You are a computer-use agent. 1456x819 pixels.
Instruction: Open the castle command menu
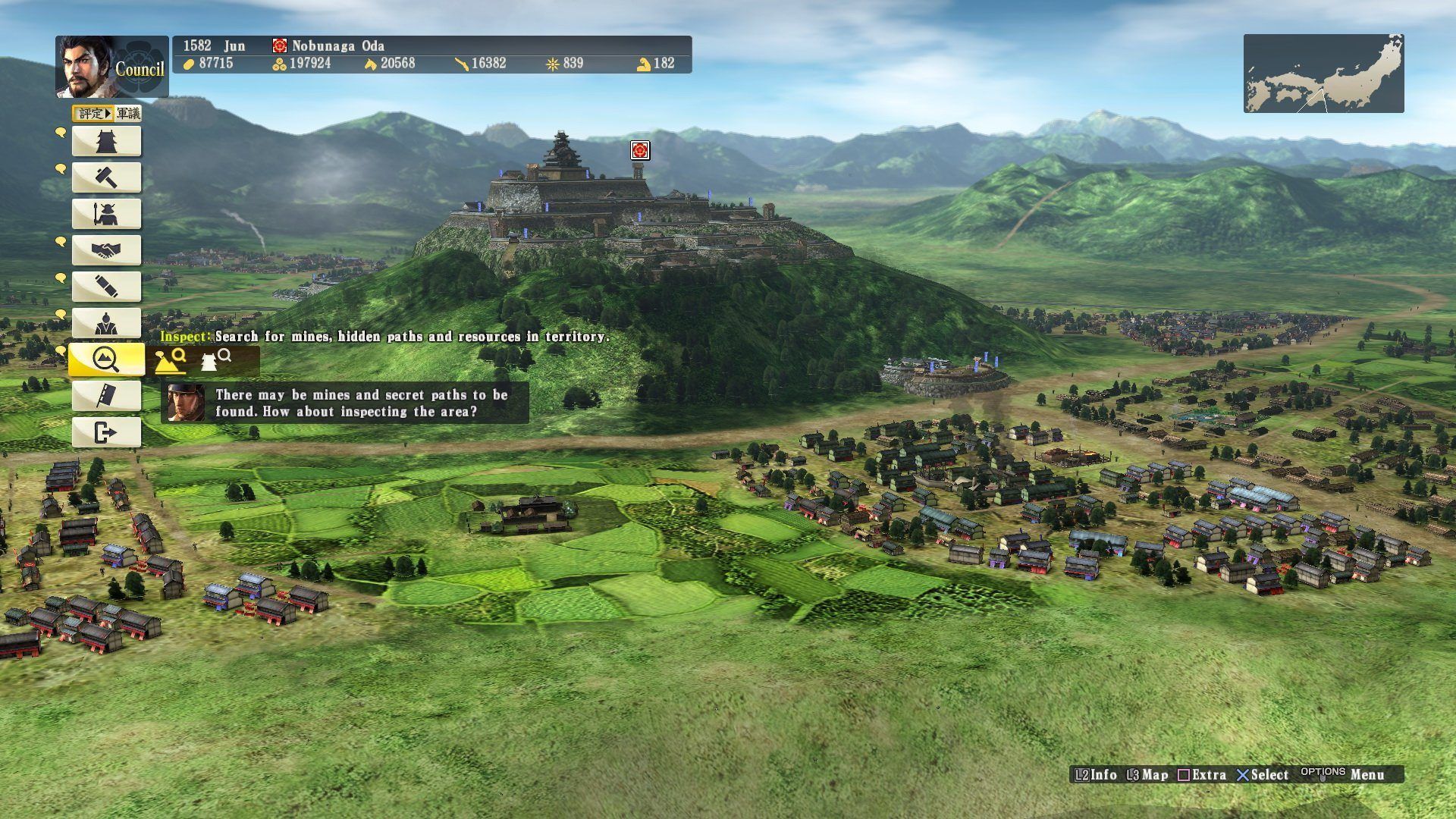point(106,141)
